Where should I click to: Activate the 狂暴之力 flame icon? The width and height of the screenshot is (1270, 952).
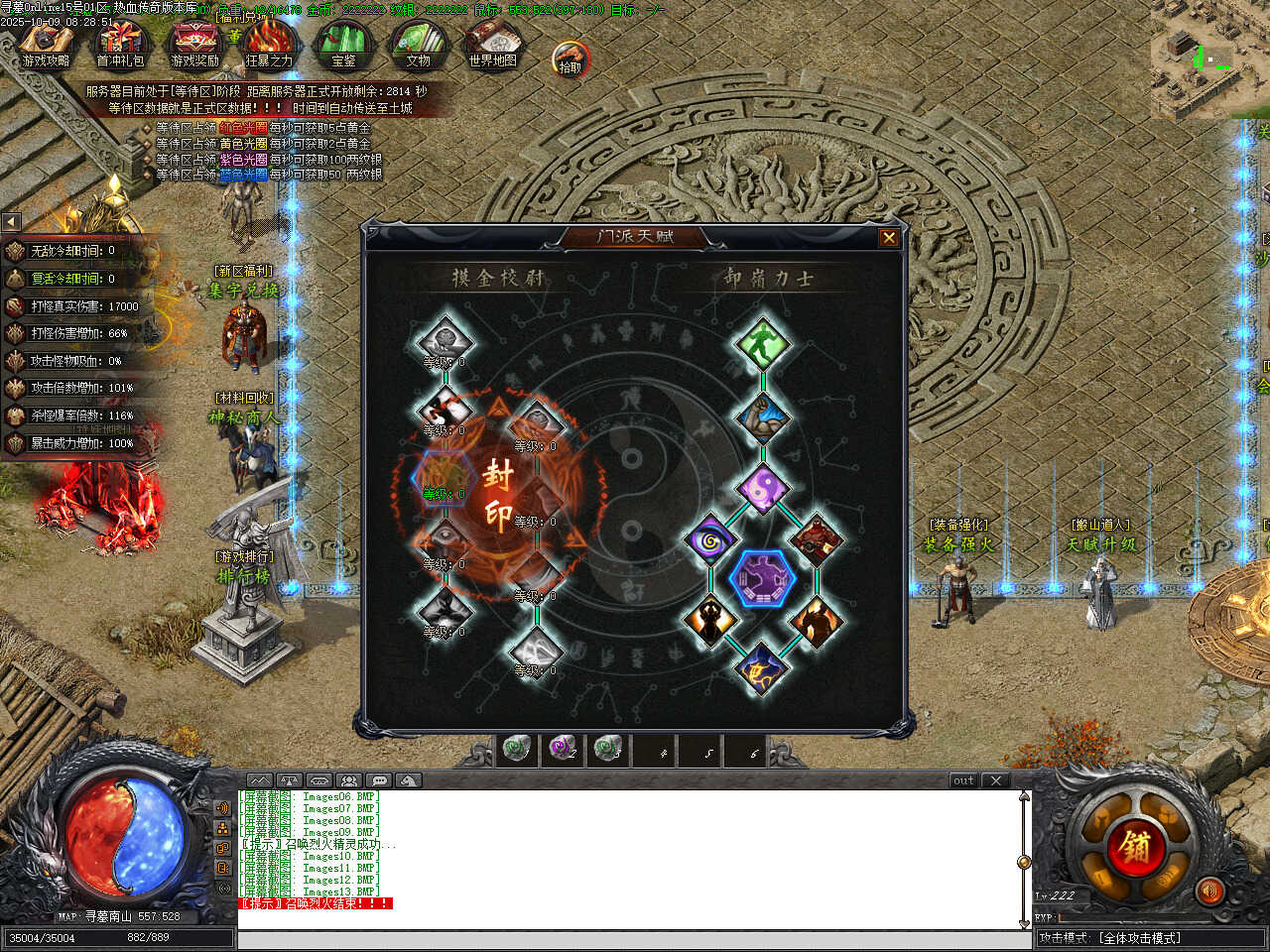[269, 44]
